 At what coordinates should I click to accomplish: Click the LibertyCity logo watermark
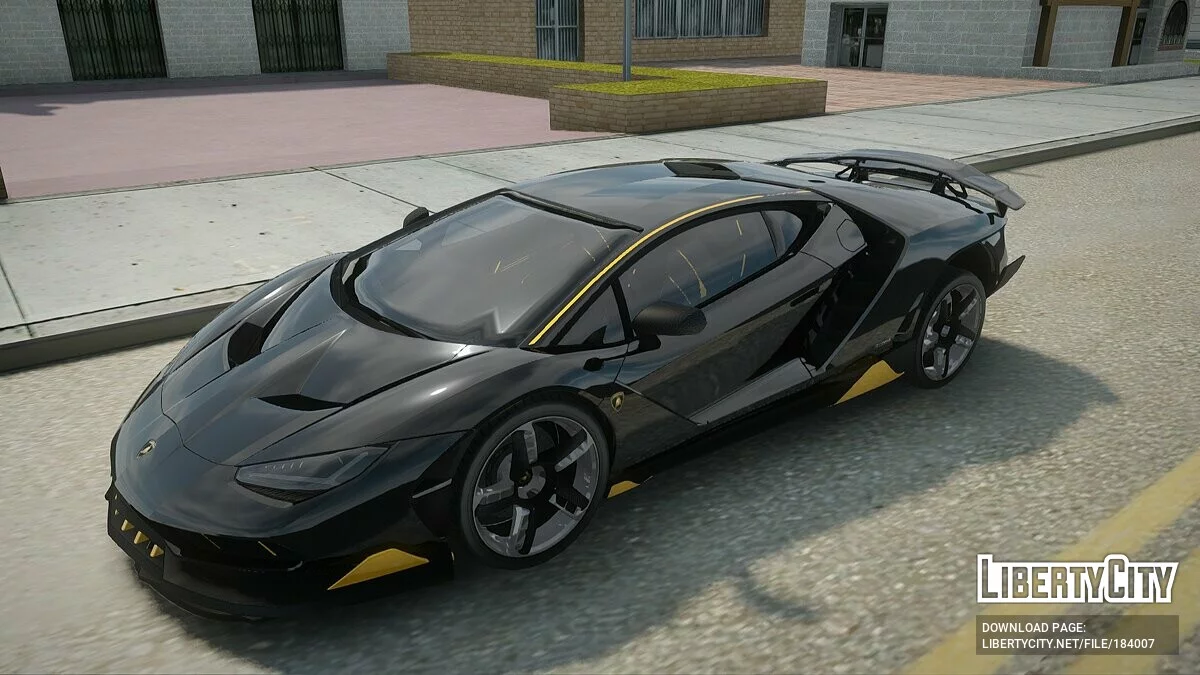pos(1076,580)
